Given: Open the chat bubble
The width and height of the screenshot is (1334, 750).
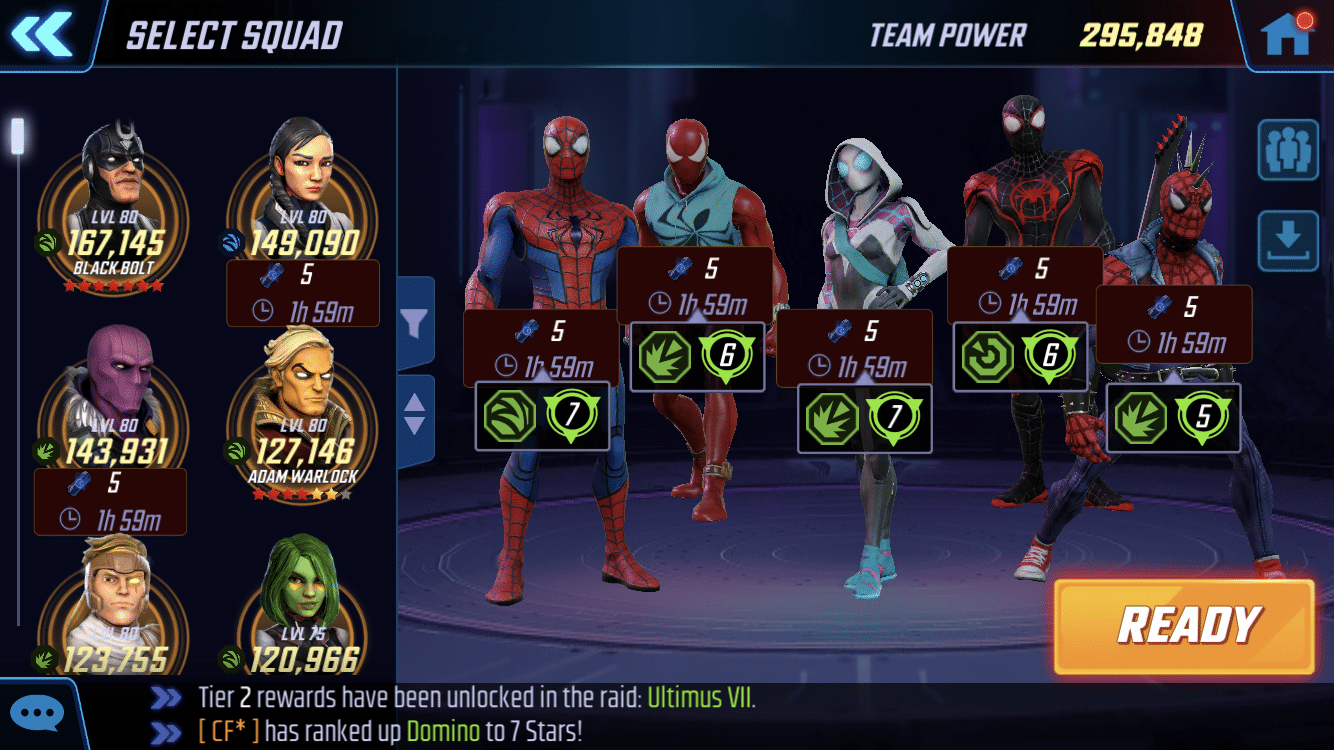Looking at the screenshot, I should [x=40, y=714].
